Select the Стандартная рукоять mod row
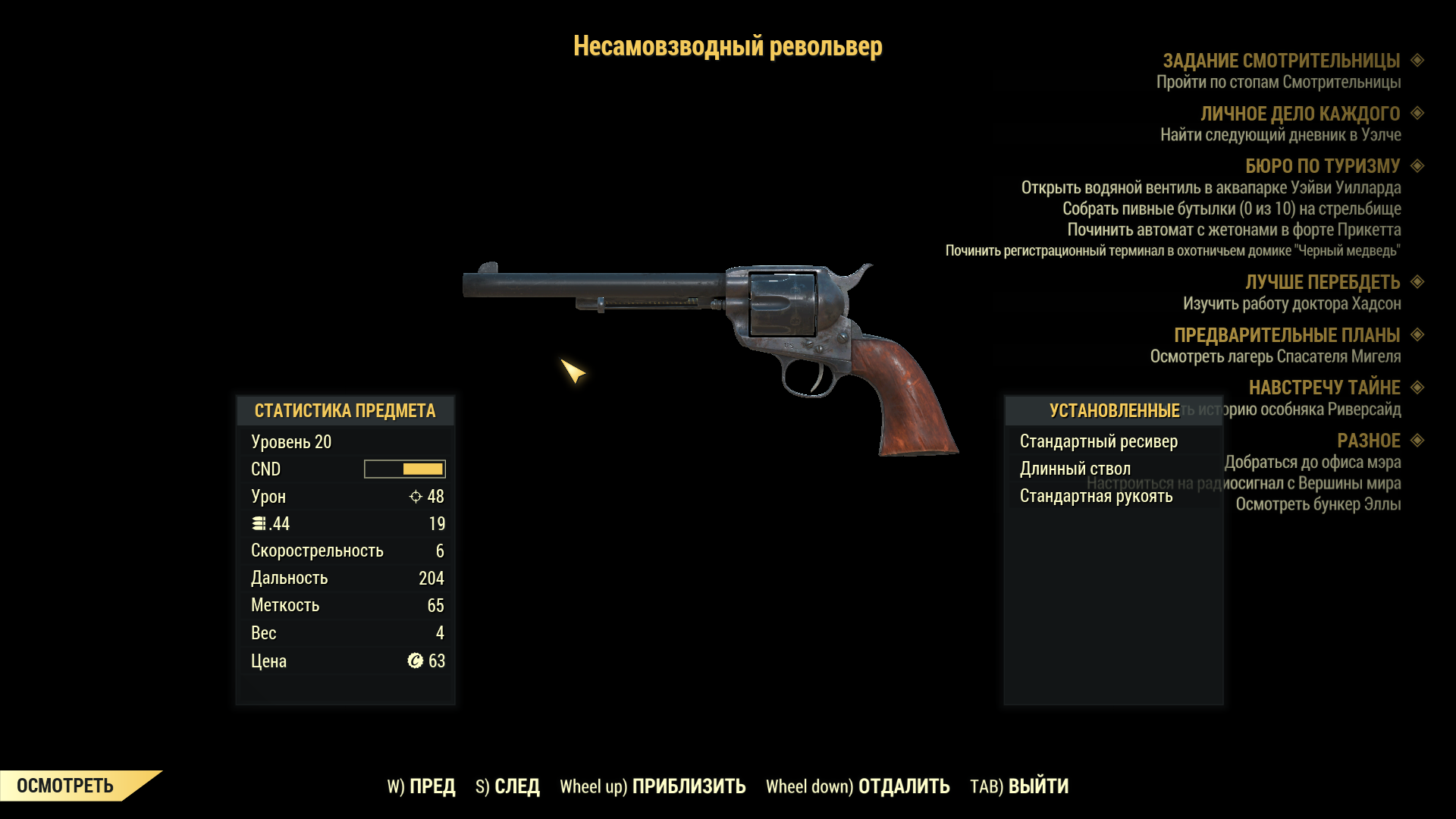Viewport: 1456px width, 819px height. 1096,496
